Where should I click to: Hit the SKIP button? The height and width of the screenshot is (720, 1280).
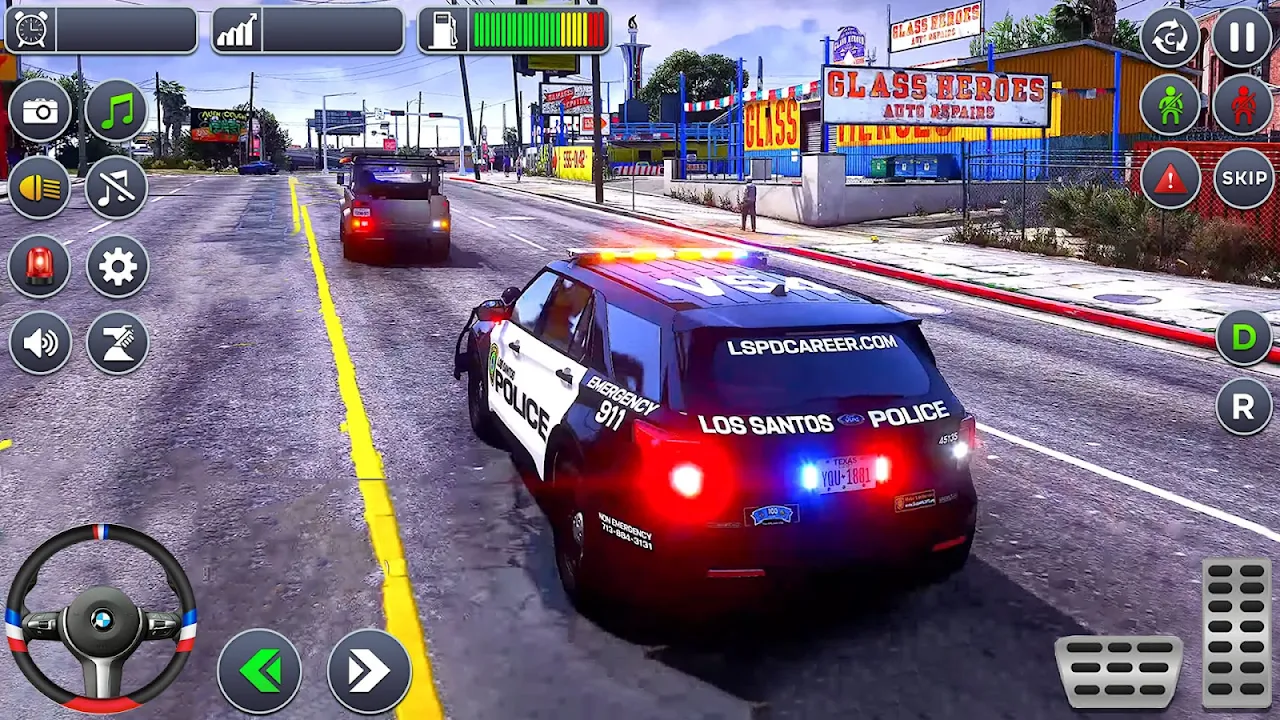1243,179
